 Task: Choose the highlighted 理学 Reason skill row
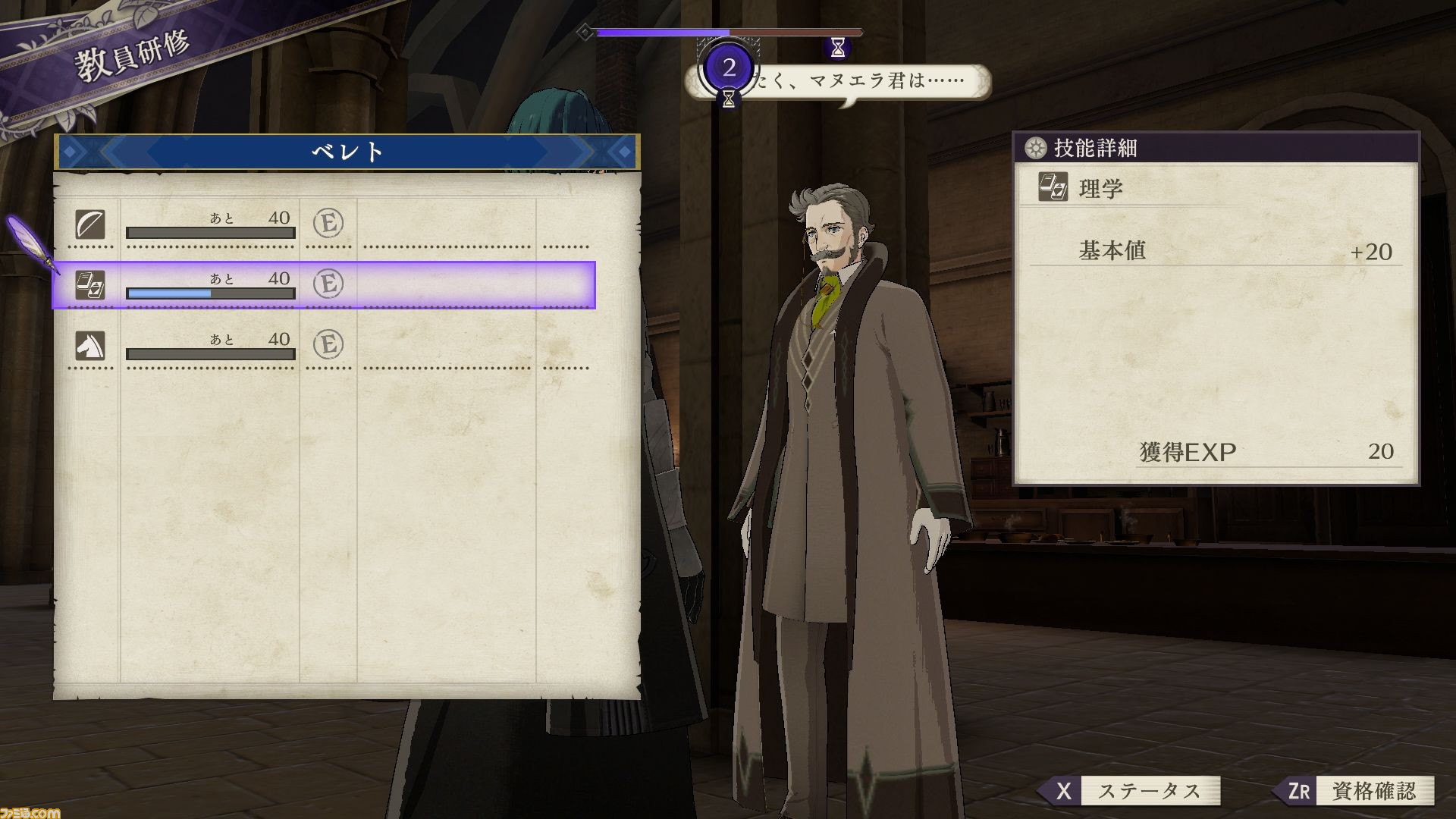[326, 284]
